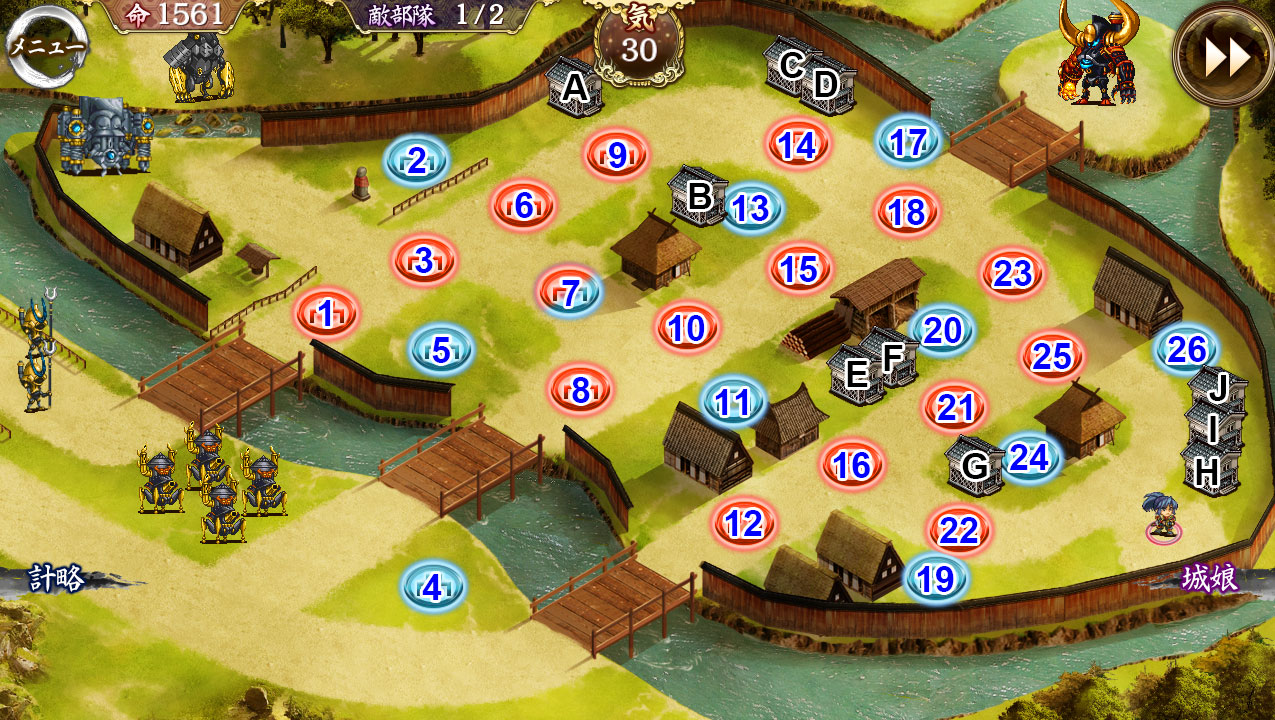Select the storehouse marked G

point(974,465)
